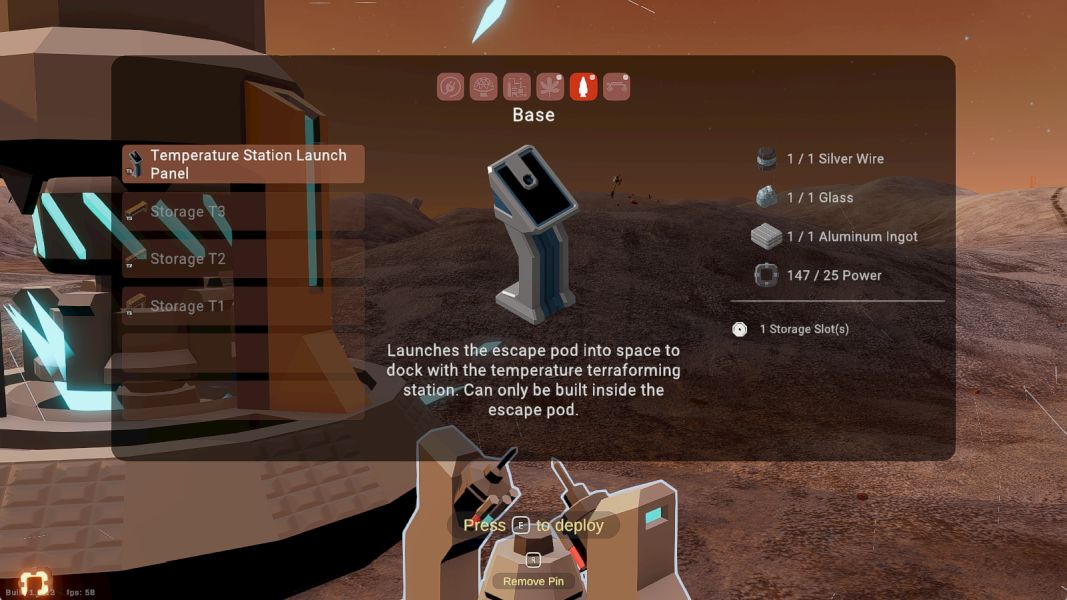Select the Storage T2 blueprint
This screenshot has height=600, width=1067.
point(243,259)
